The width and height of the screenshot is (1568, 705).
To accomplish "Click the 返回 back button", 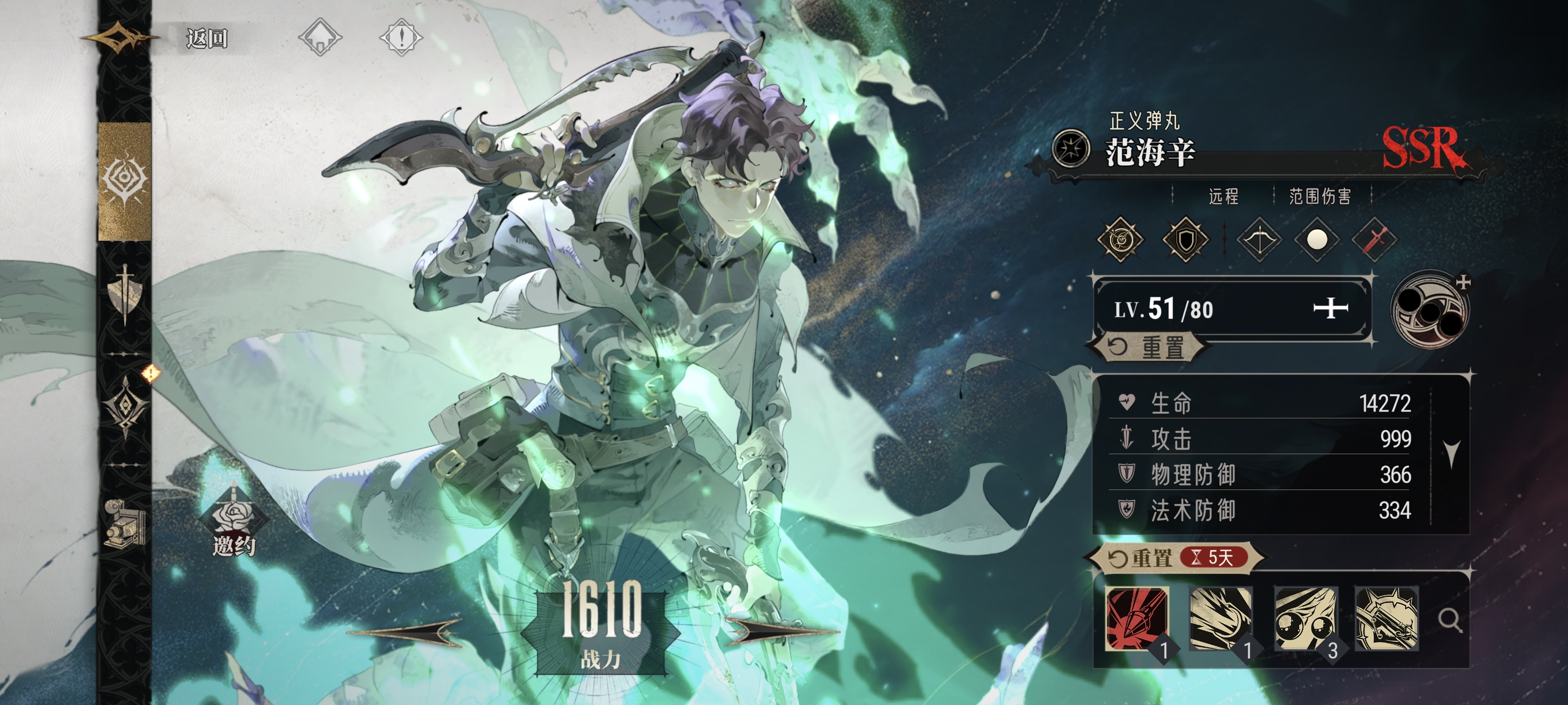I will tap(206, 38).
